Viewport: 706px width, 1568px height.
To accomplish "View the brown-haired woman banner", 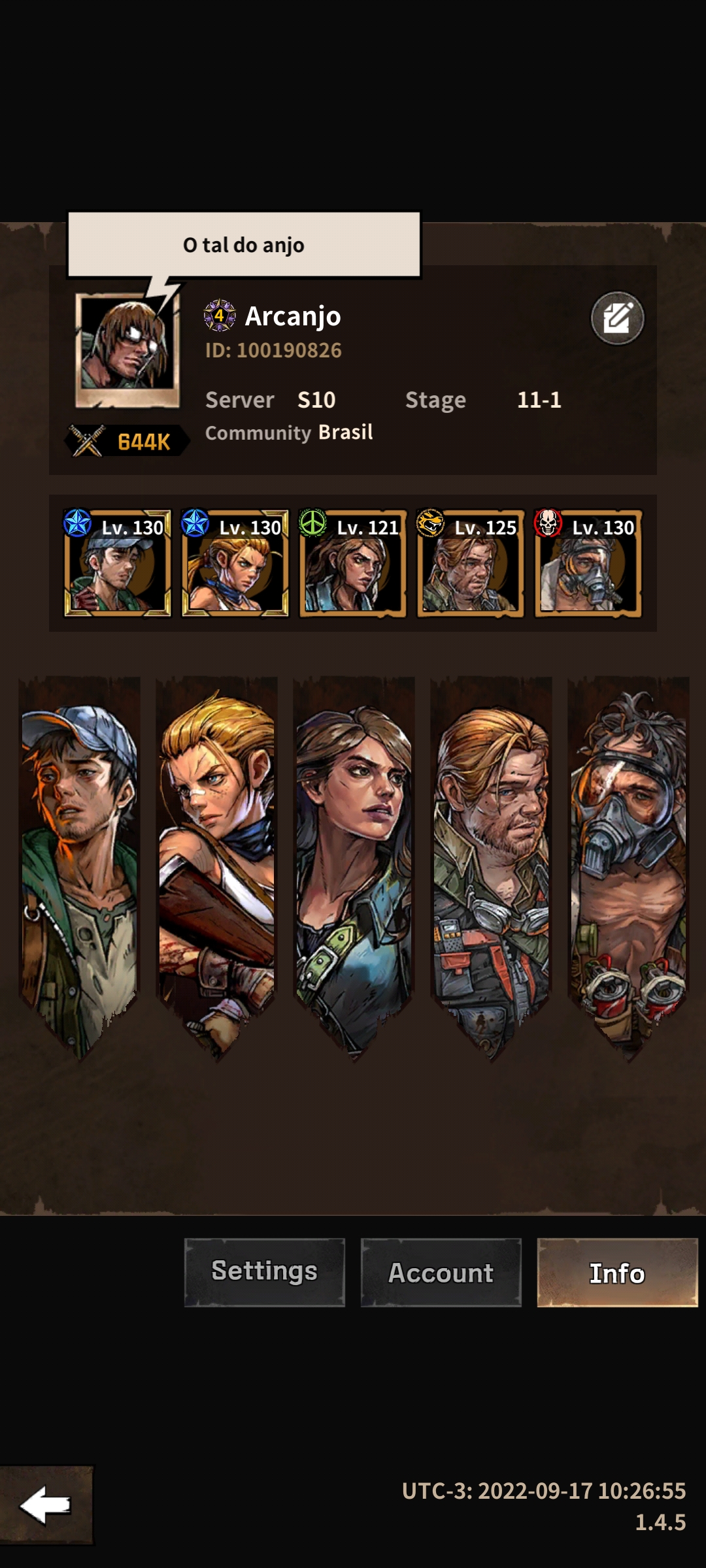I will 354,862.
